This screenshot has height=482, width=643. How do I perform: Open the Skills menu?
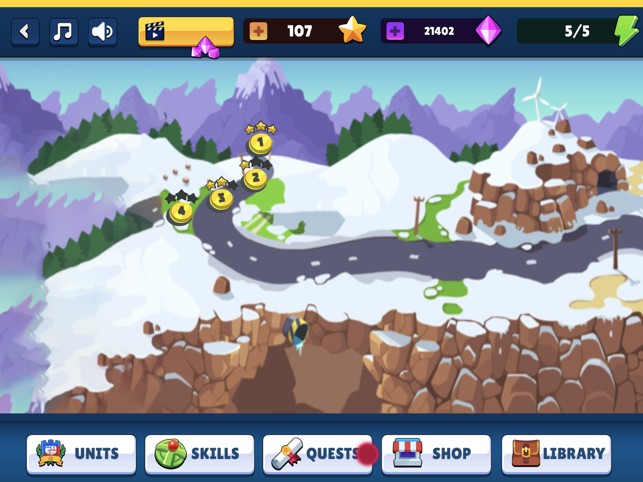pyautogui.click(x=199, y=453)
